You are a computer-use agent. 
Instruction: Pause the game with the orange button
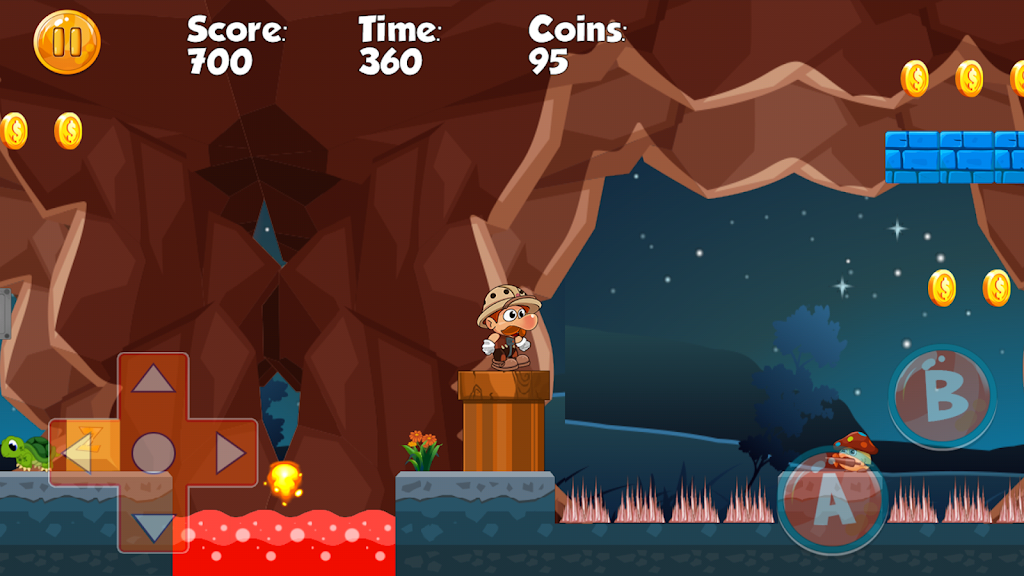point(67,42)
